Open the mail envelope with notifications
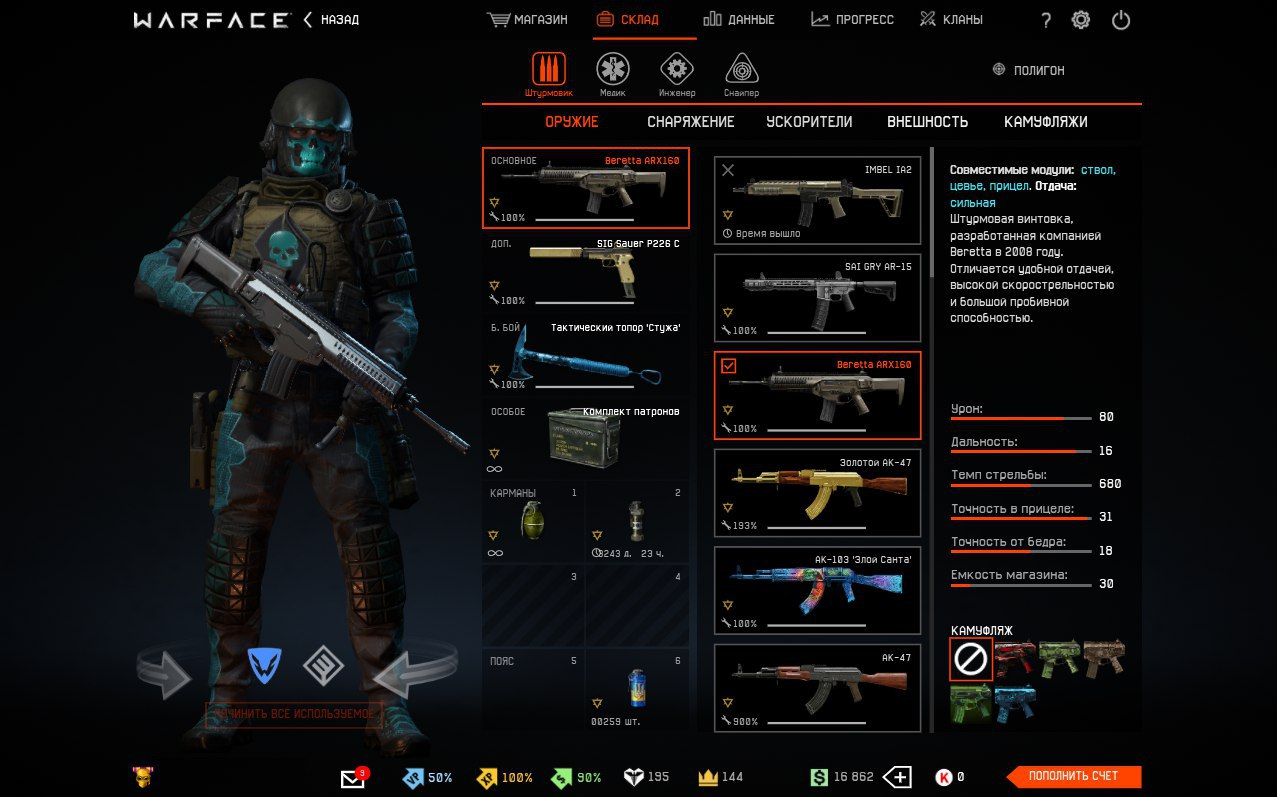Screen dimensions: 1277x797 [353, 778]
